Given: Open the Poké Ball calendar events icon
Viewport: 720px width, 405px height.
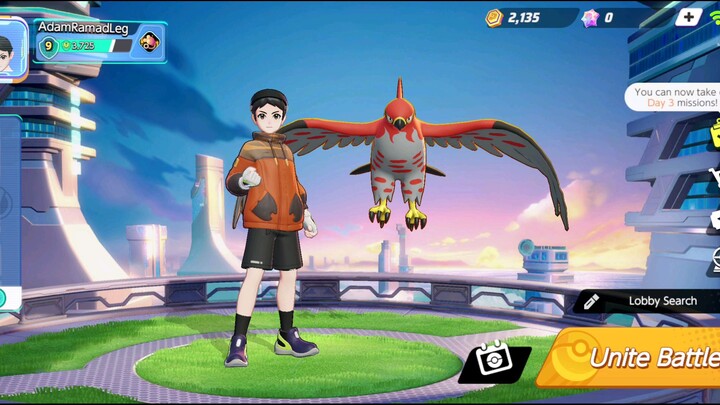Looking at the screenshot, I should click(494, 360).
